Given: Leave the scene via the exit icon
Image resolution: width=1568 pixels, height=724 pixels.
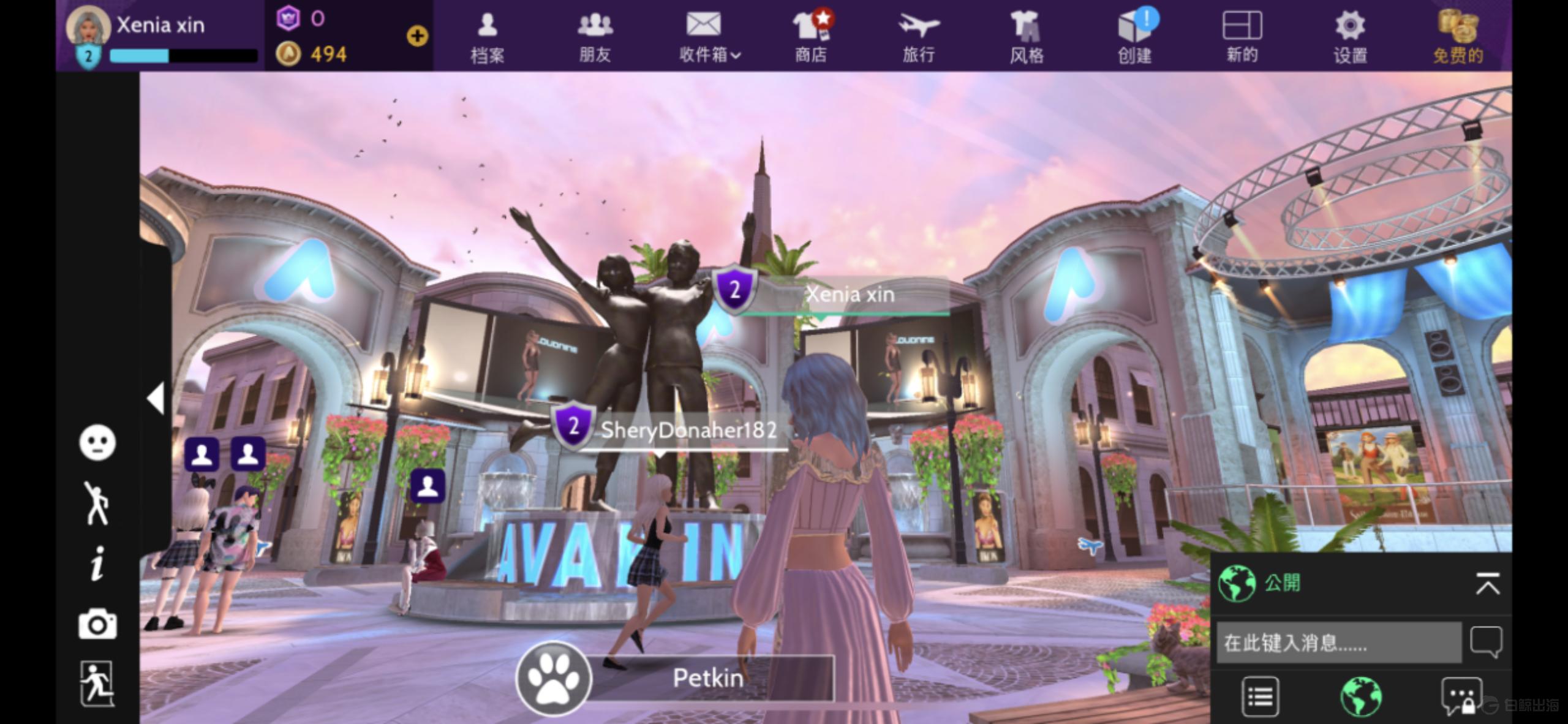Looking at the screenshot, I should click(x=97, y=684).
